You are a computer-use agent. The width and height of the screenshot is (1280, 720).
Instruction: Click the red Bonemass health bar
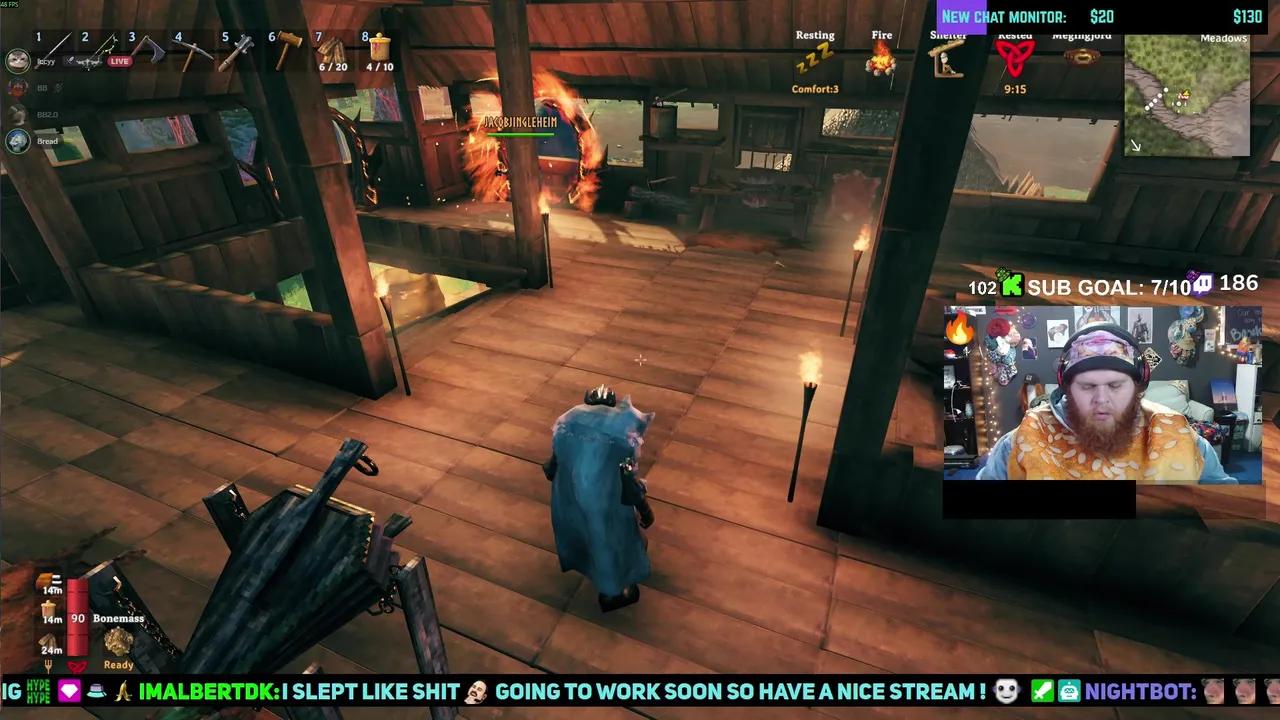coord(77,618)
